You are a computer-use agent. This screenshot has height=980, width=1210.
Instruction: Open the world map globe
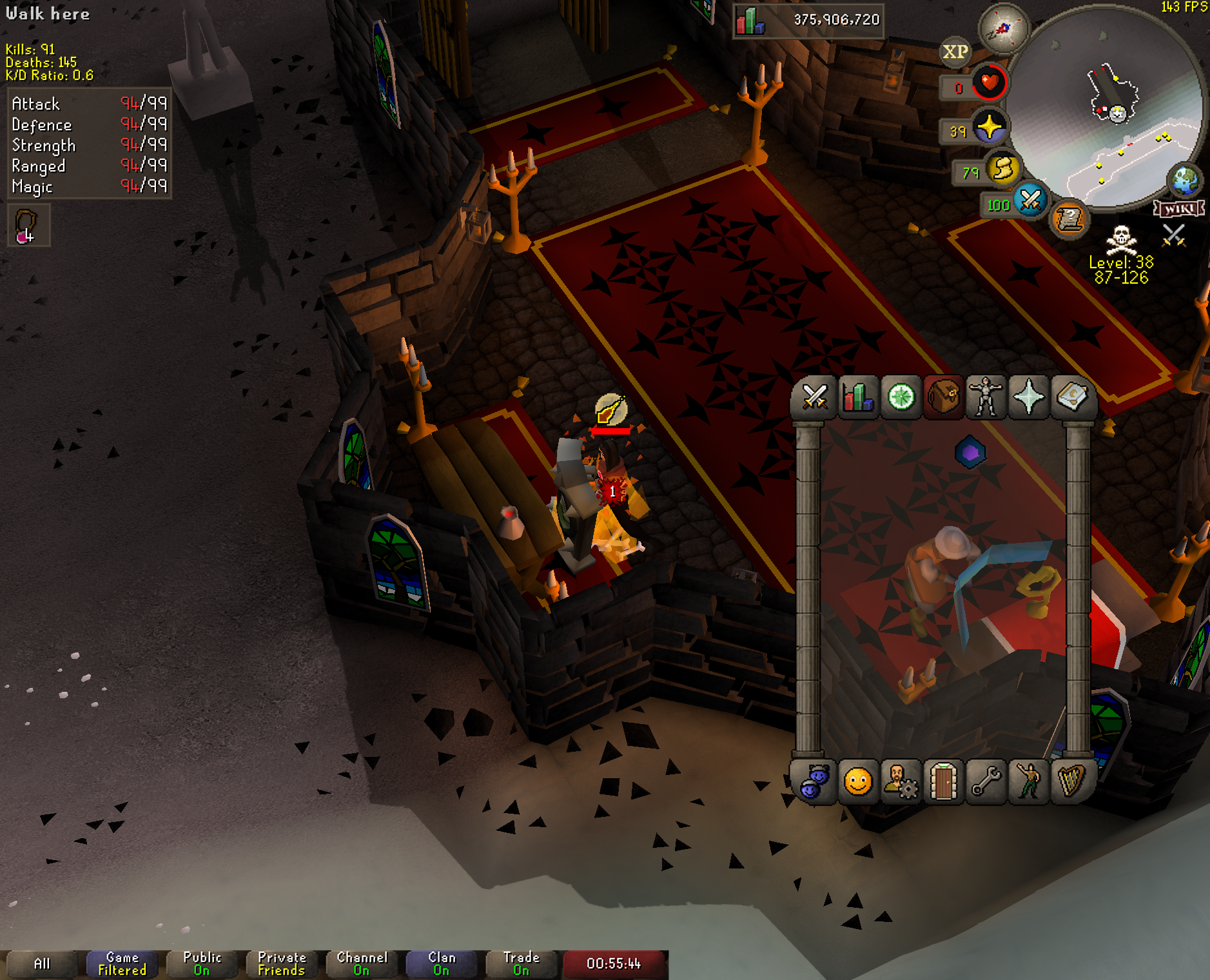click(1185, 180)
